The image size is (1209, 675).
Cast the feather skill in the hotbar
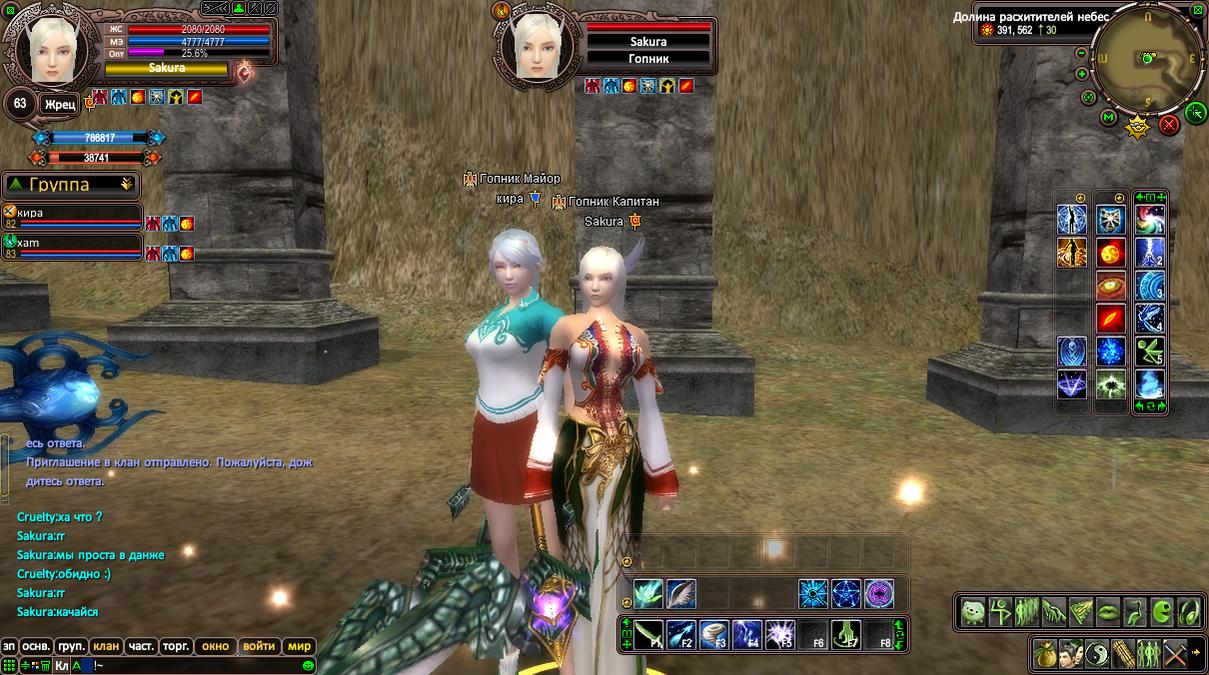(x=681, y=594)
